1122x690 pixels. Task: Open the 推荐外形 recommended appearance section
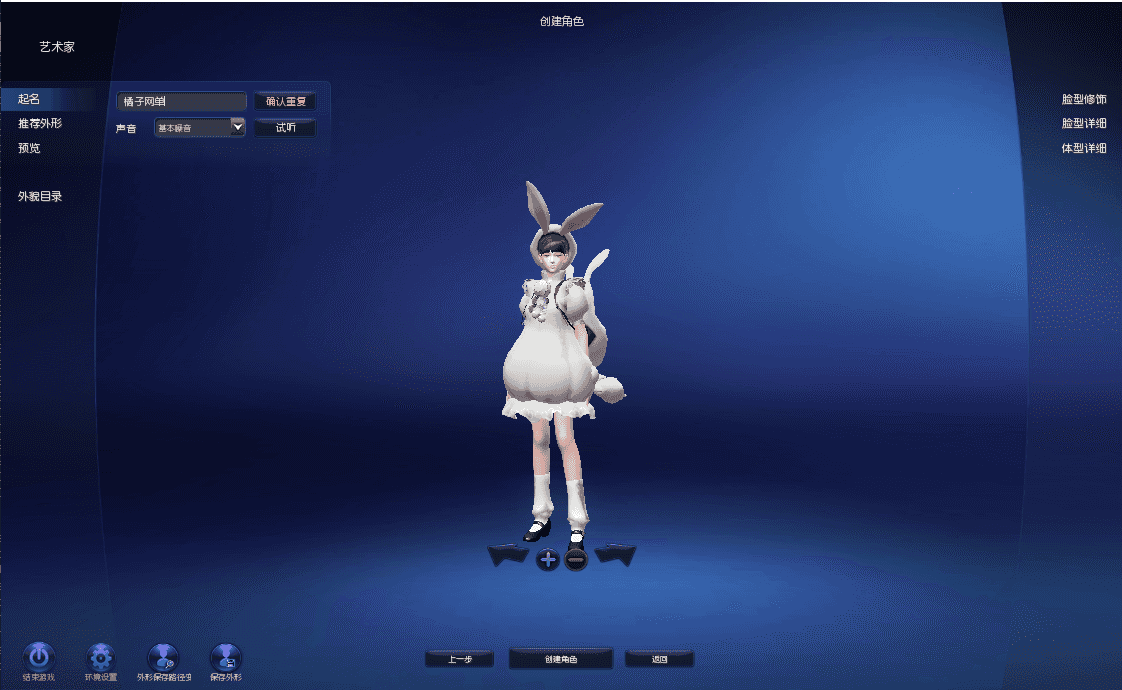pyautogui.click(x=40, y=124)
